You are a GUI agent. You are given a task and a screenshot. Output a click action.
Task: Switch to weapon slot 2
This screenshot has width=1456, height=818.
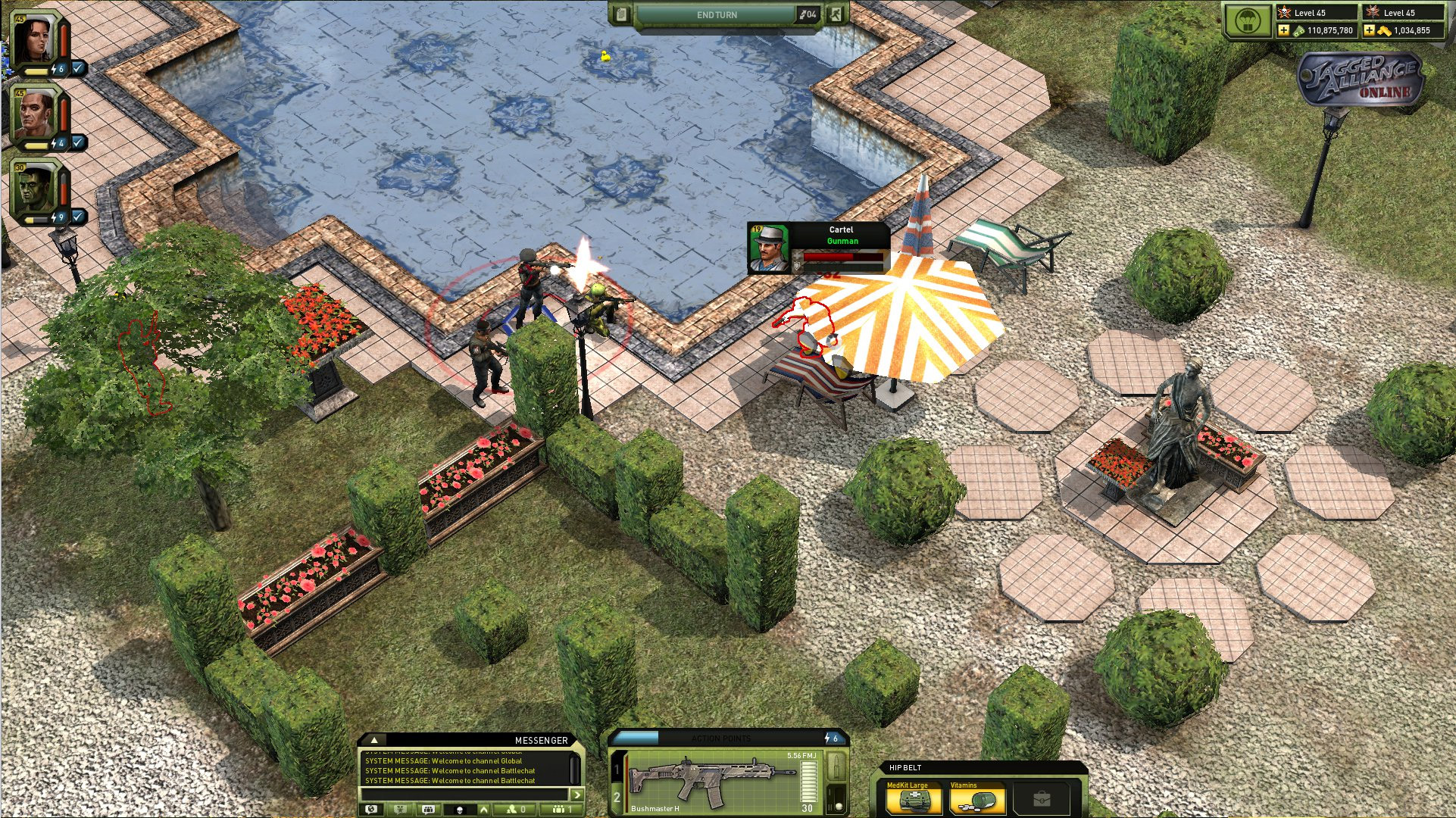(617, 797)
